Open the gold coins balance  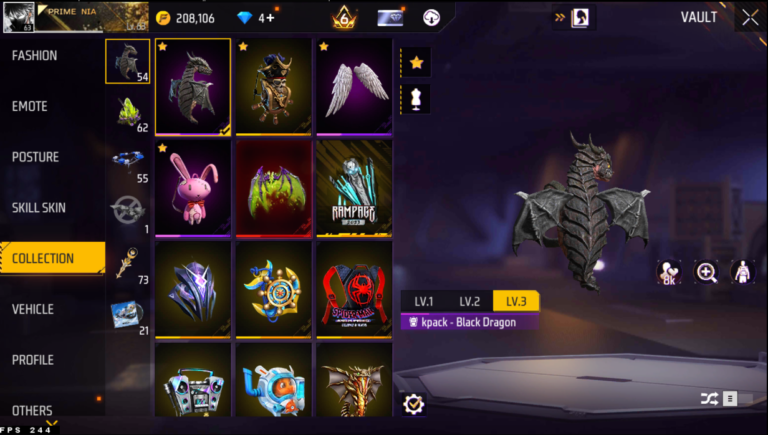pyautogui.click(x=186, y=18)
